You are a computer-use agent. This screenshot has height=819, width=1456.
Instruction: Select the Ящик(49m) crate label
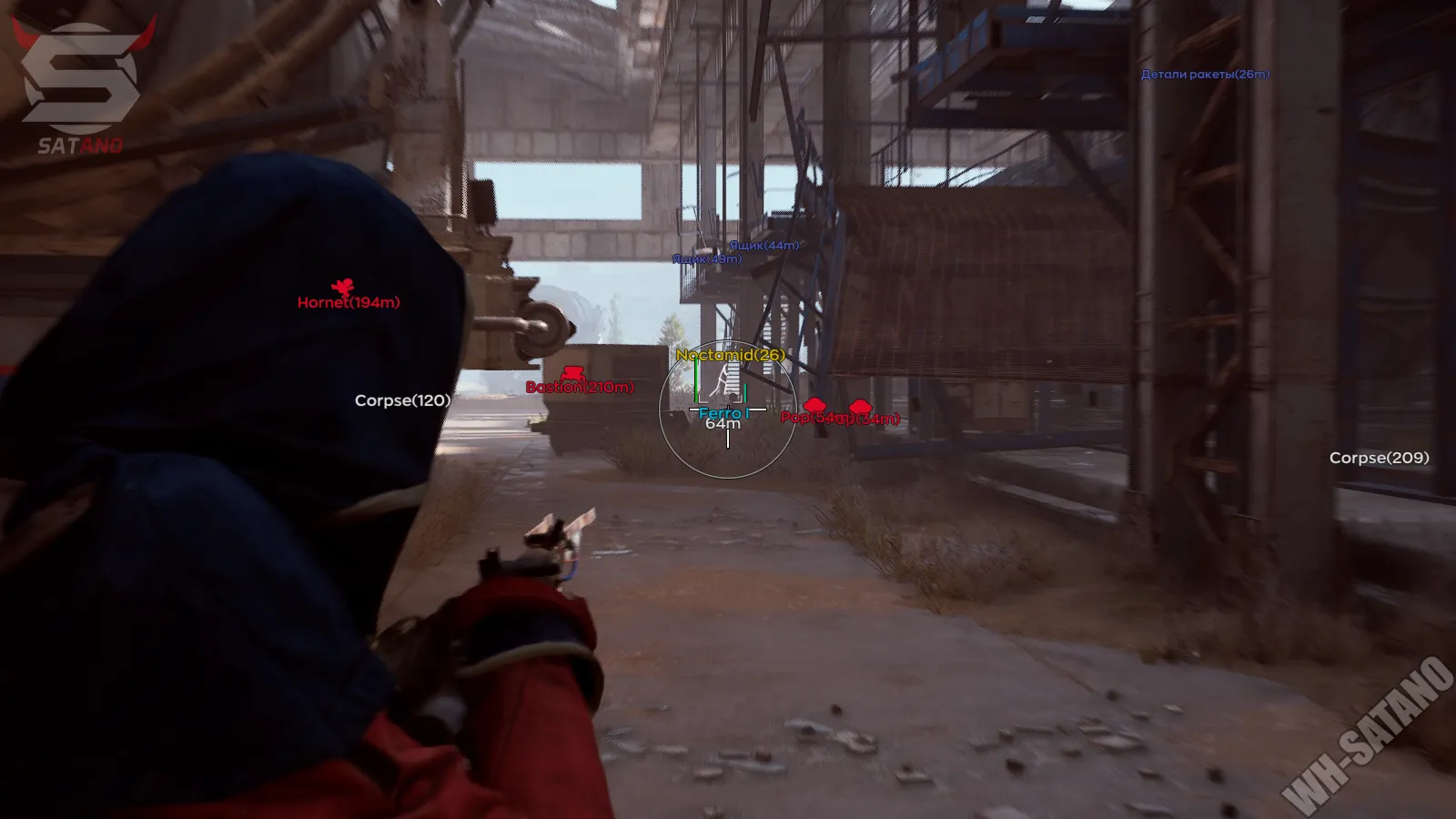(705, 259)
